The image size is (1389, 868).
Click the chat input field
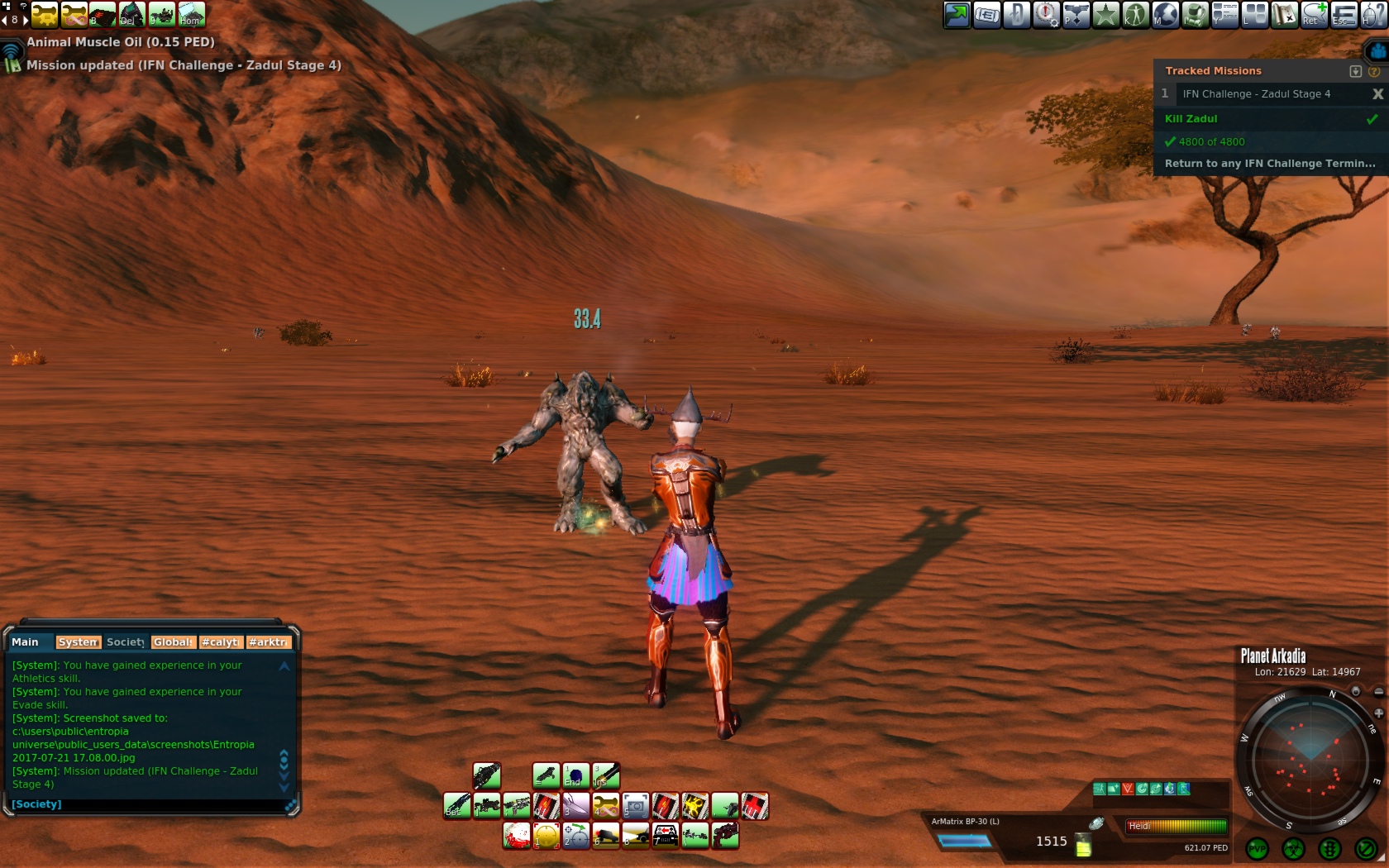[149, 804]
